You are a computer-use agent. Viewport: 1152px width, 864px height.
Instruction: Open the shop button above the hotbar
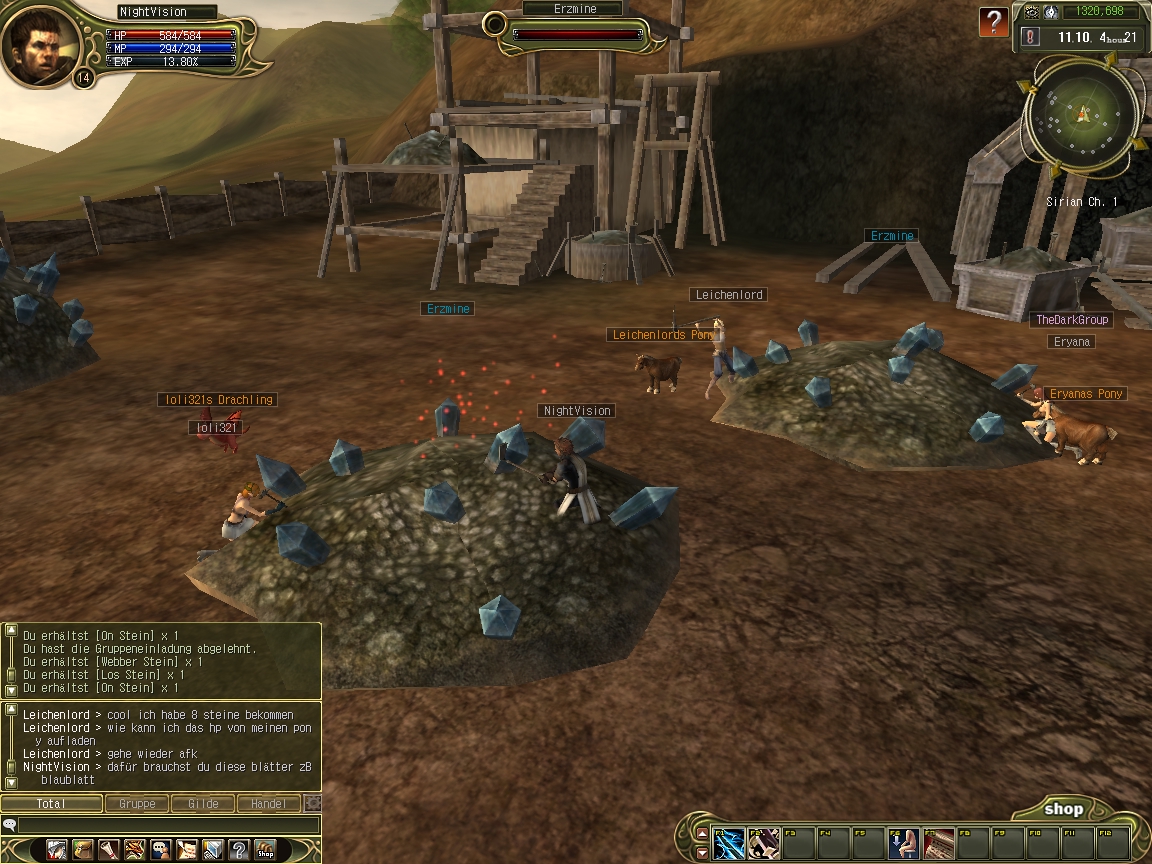[1063, 809]
